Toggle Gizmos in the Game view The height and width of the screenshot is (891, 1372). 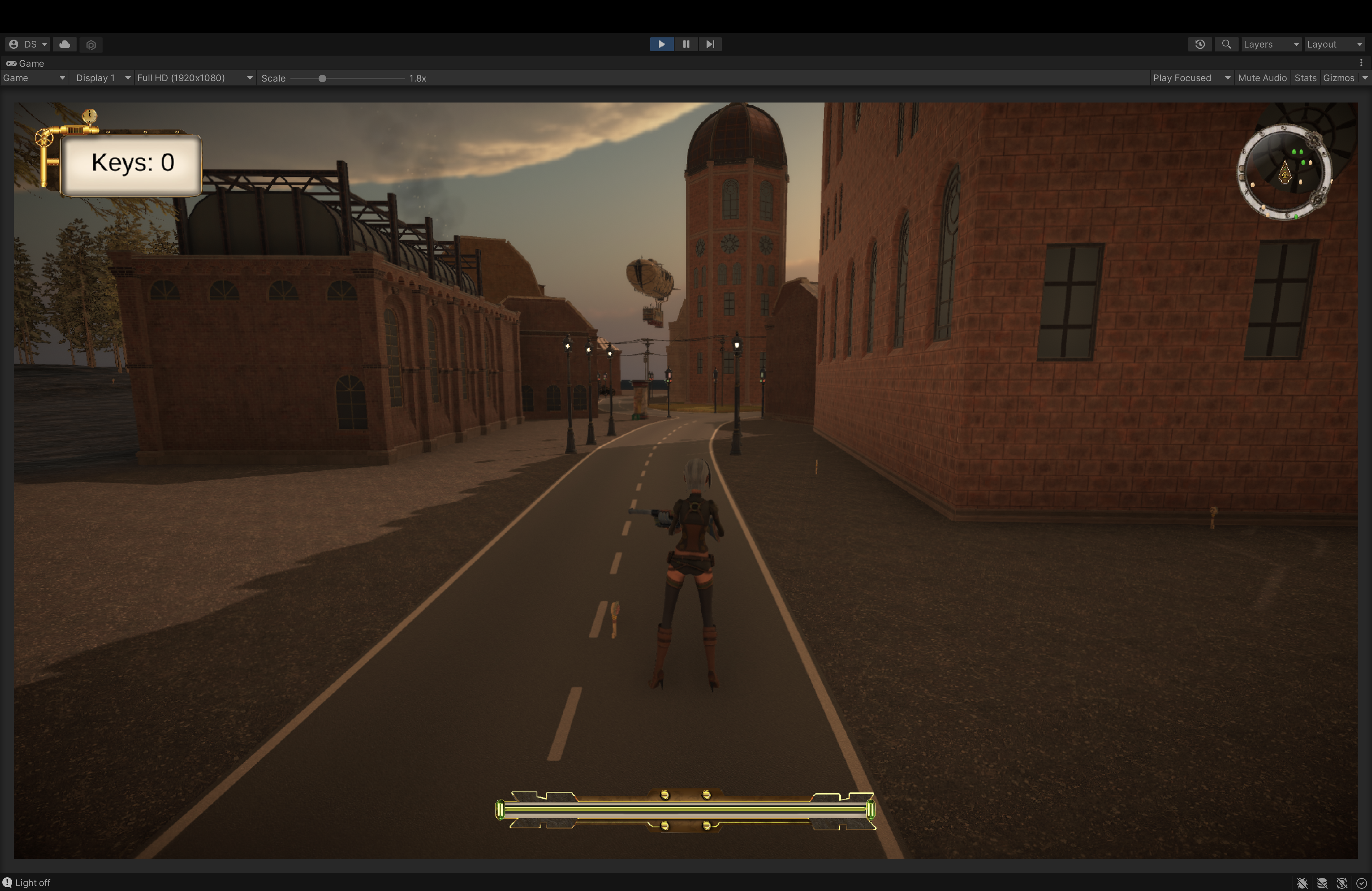coord(1338,79)
